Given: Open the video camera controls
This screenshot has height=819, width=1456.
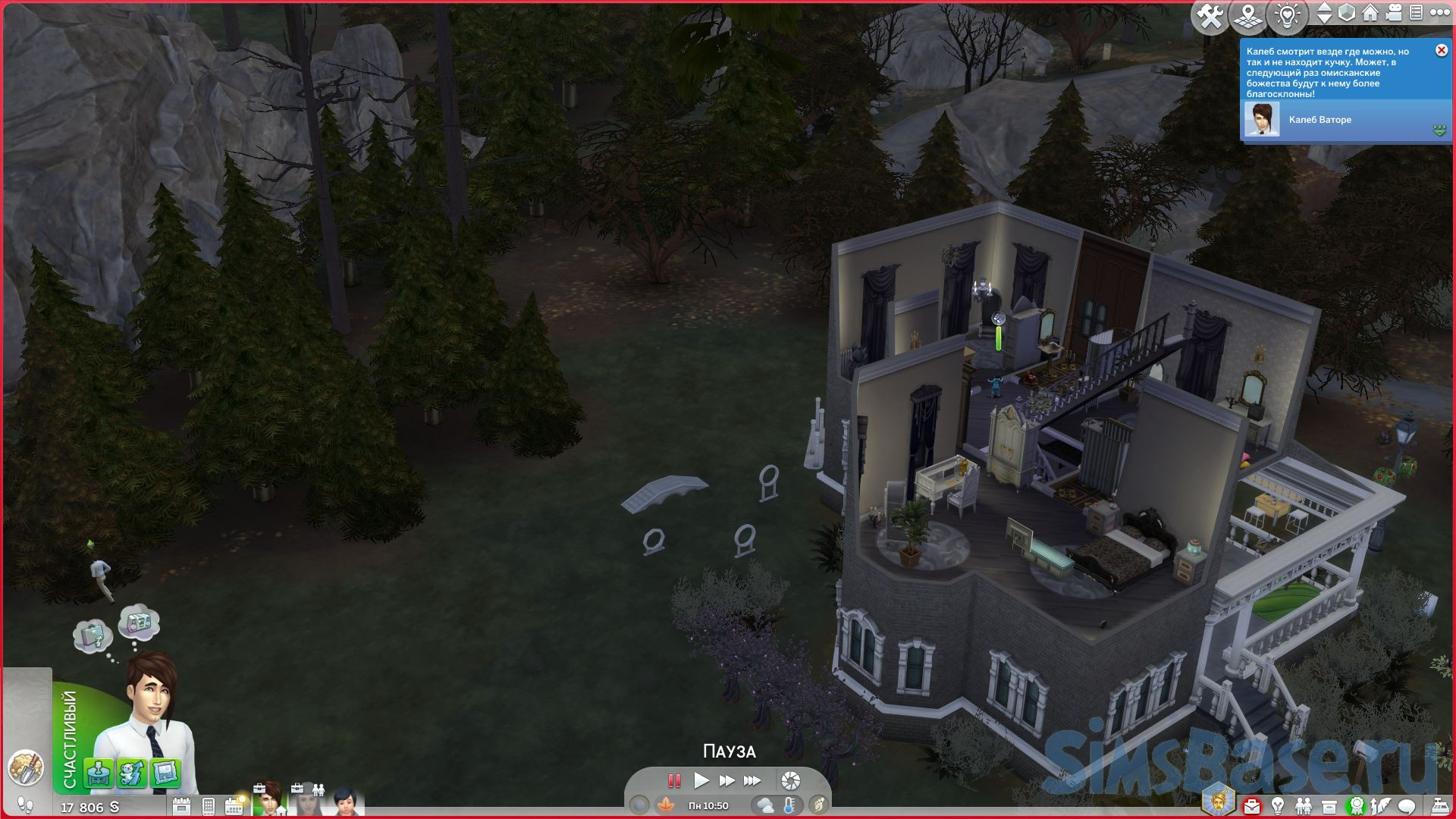Looking at the screenshot, I should [x=1393, y=14].
